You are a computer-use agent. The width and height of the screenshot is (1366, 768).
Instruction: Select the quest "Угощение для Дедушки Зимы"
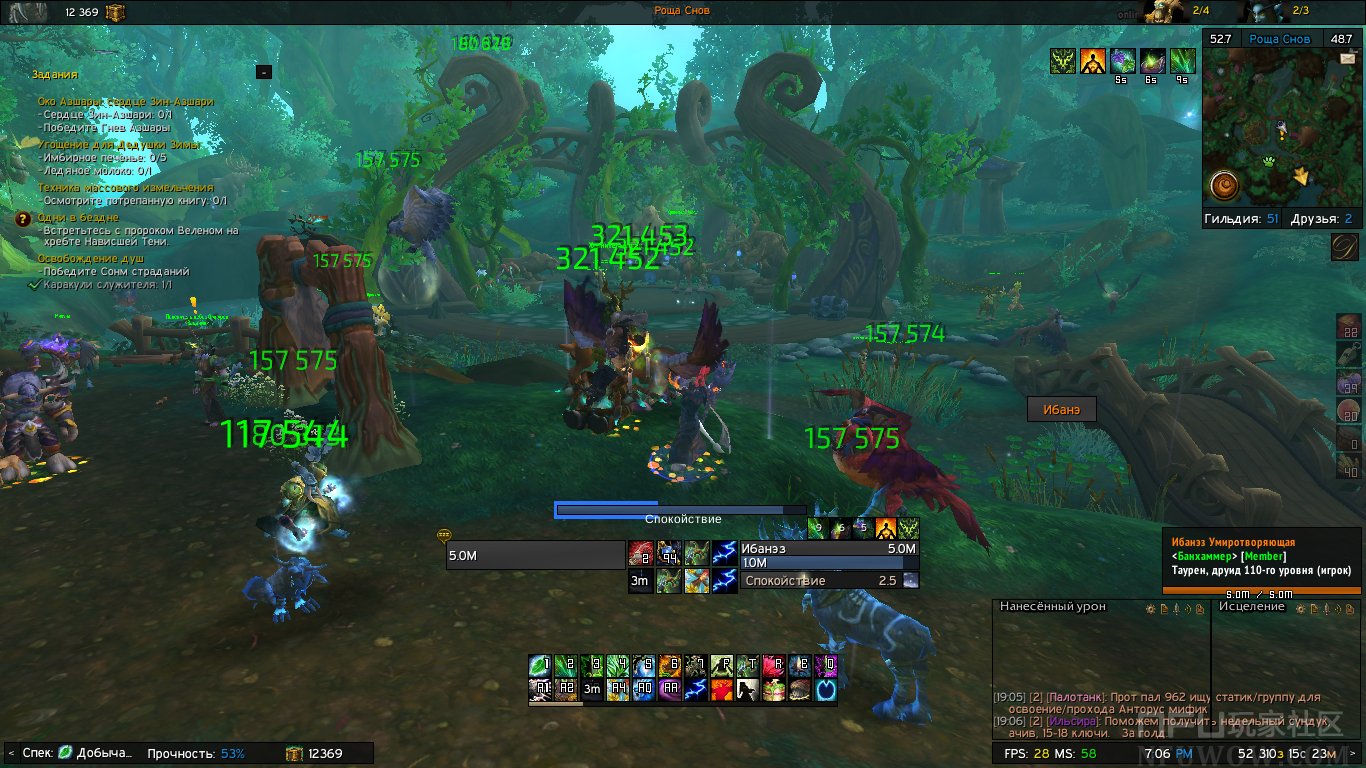point(118,145)
